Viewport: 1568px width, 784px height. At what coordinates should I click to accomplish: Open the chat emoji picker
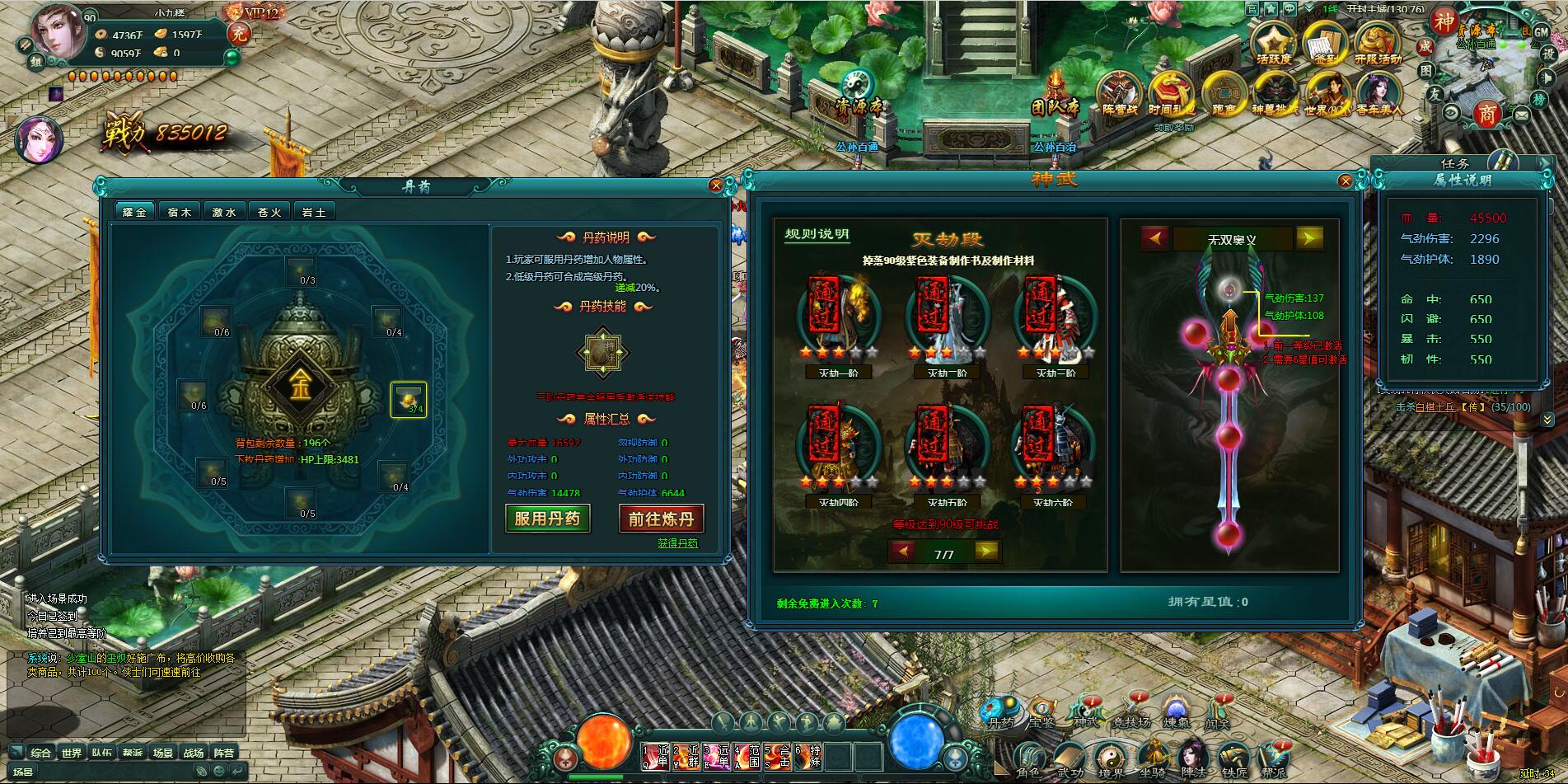tap(220, 771)
